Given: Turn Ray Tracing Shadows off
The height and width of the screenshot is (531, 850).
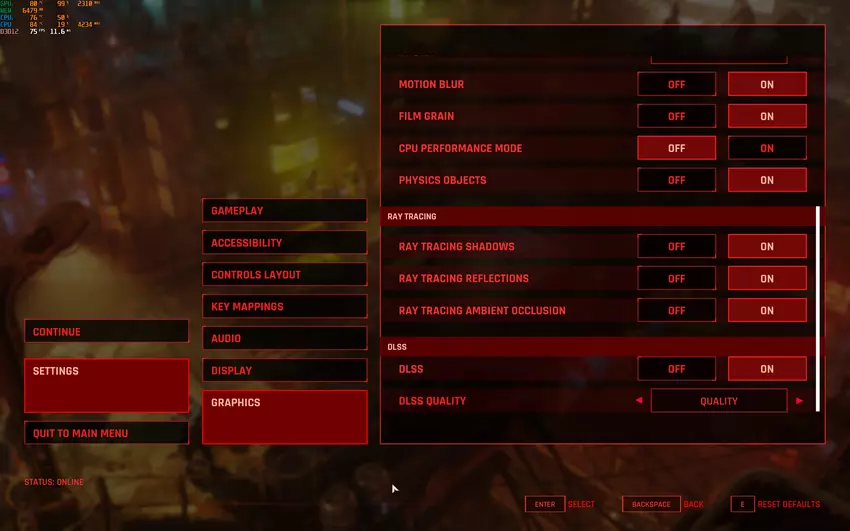Looking at the screenshot, I should click(x=676, y=247).
